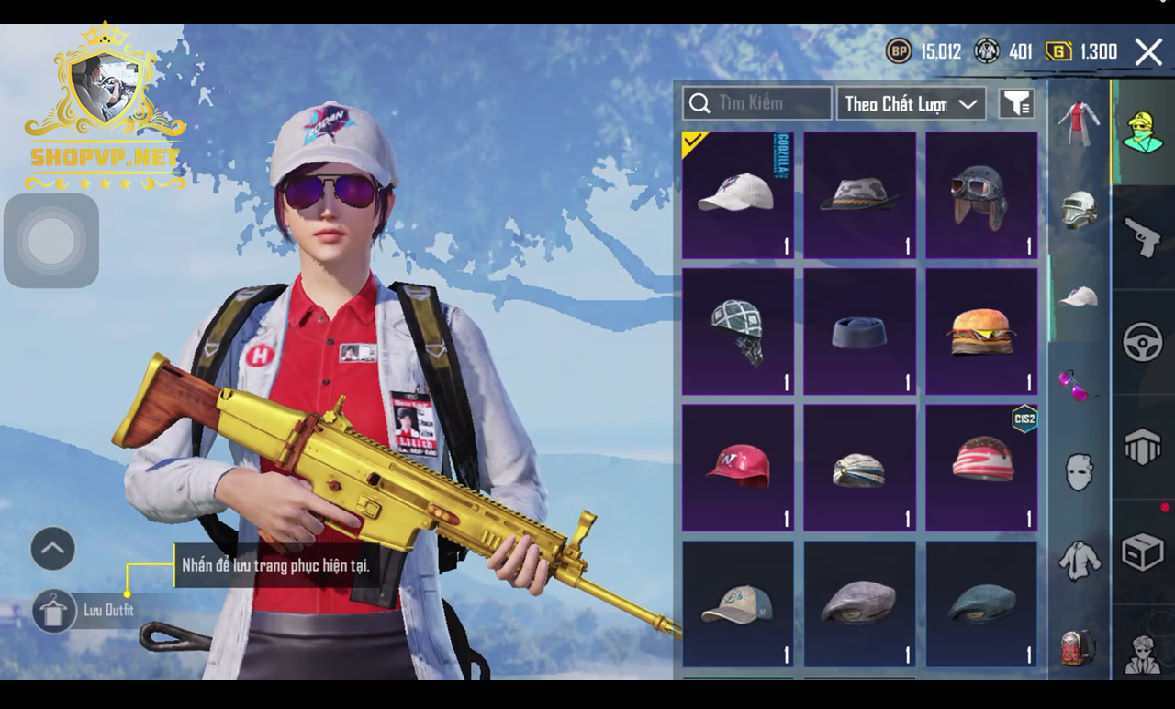Show the pink glasses subcategory
Viewport: 1175px width, 709px height.
click(x=1079, y=384)
